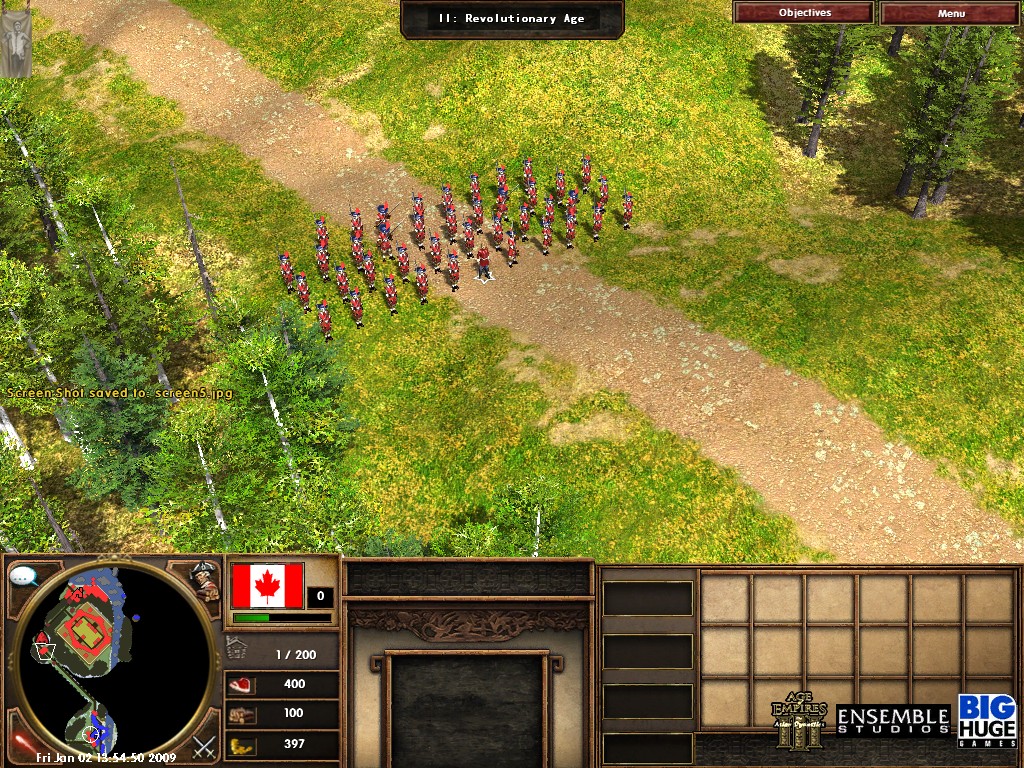Select the explorer portrait icon by the minimap
The width and height of the screenshot is (1024, 768).
click(x=206, y=581)
